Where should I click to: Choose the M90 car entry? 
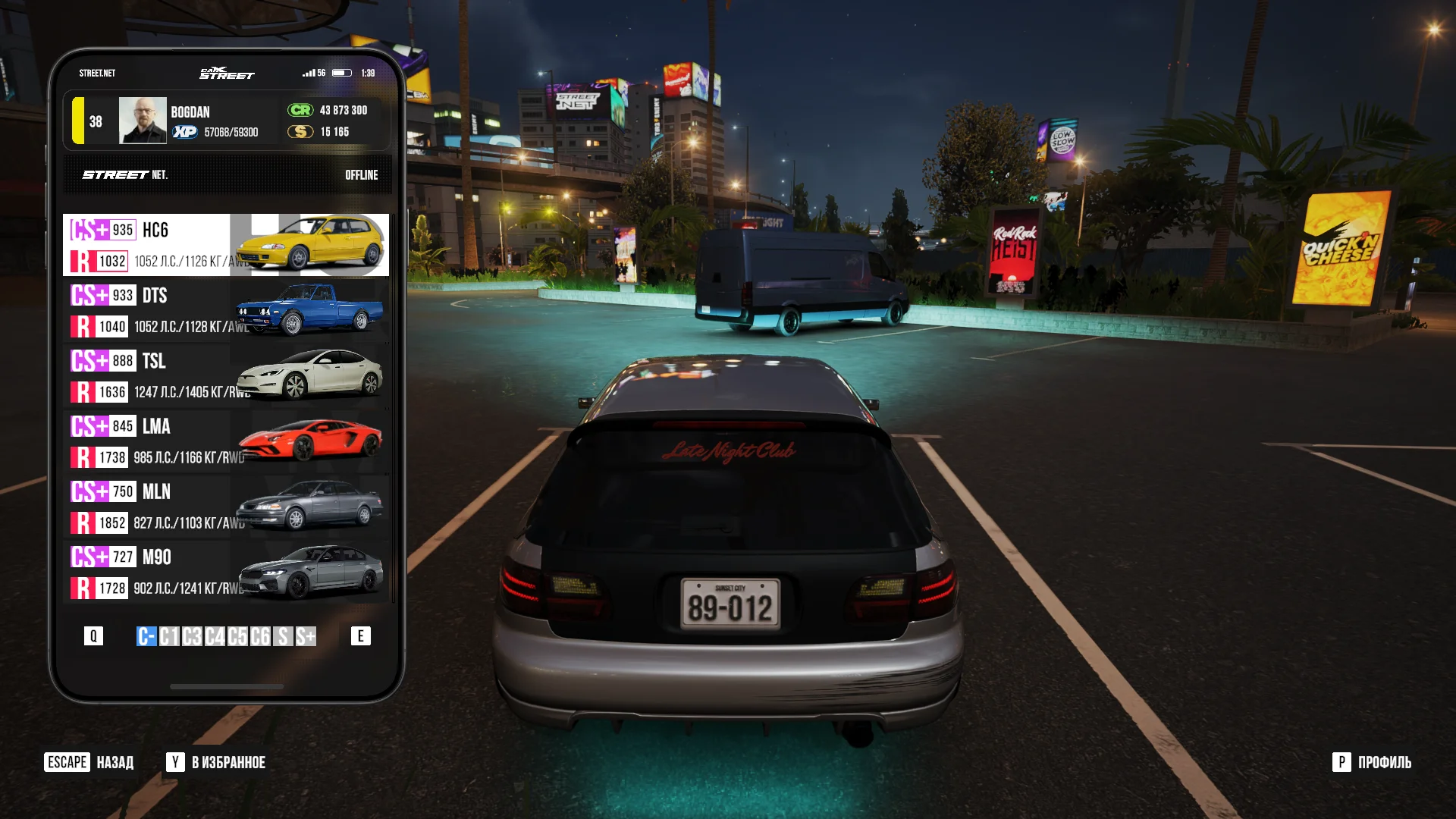coord(226,572)
